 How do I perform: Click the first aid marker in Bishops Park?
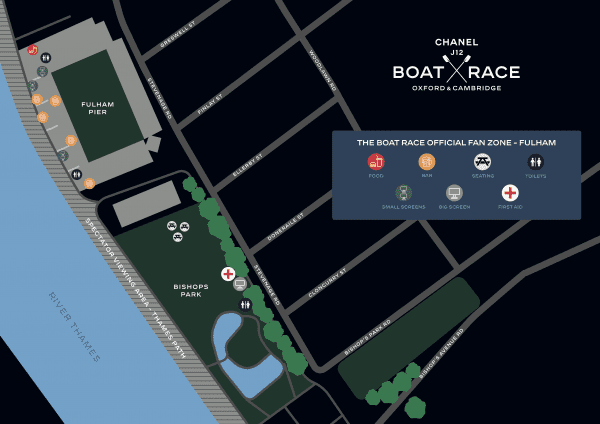[228, 273]
